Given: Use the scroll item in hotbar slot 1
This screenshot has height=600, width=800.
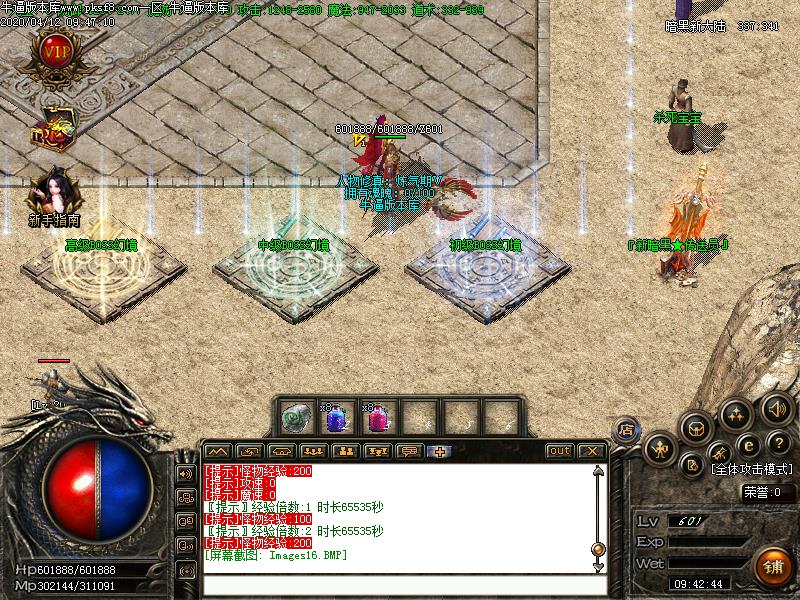Looking at the screenshot, I should click(x=294, y=416).
